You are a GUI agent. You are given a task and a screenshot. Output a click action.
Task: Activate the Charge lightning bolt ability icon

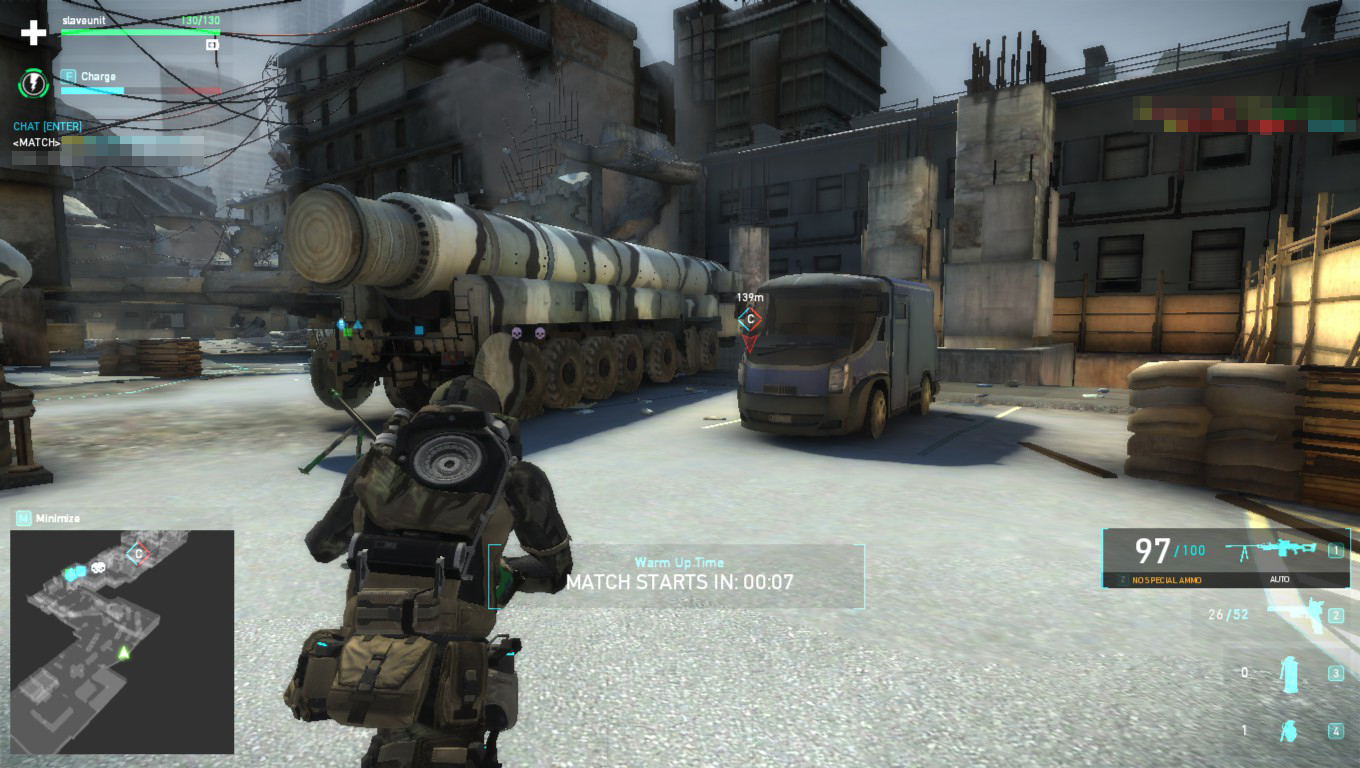point(33,83)
